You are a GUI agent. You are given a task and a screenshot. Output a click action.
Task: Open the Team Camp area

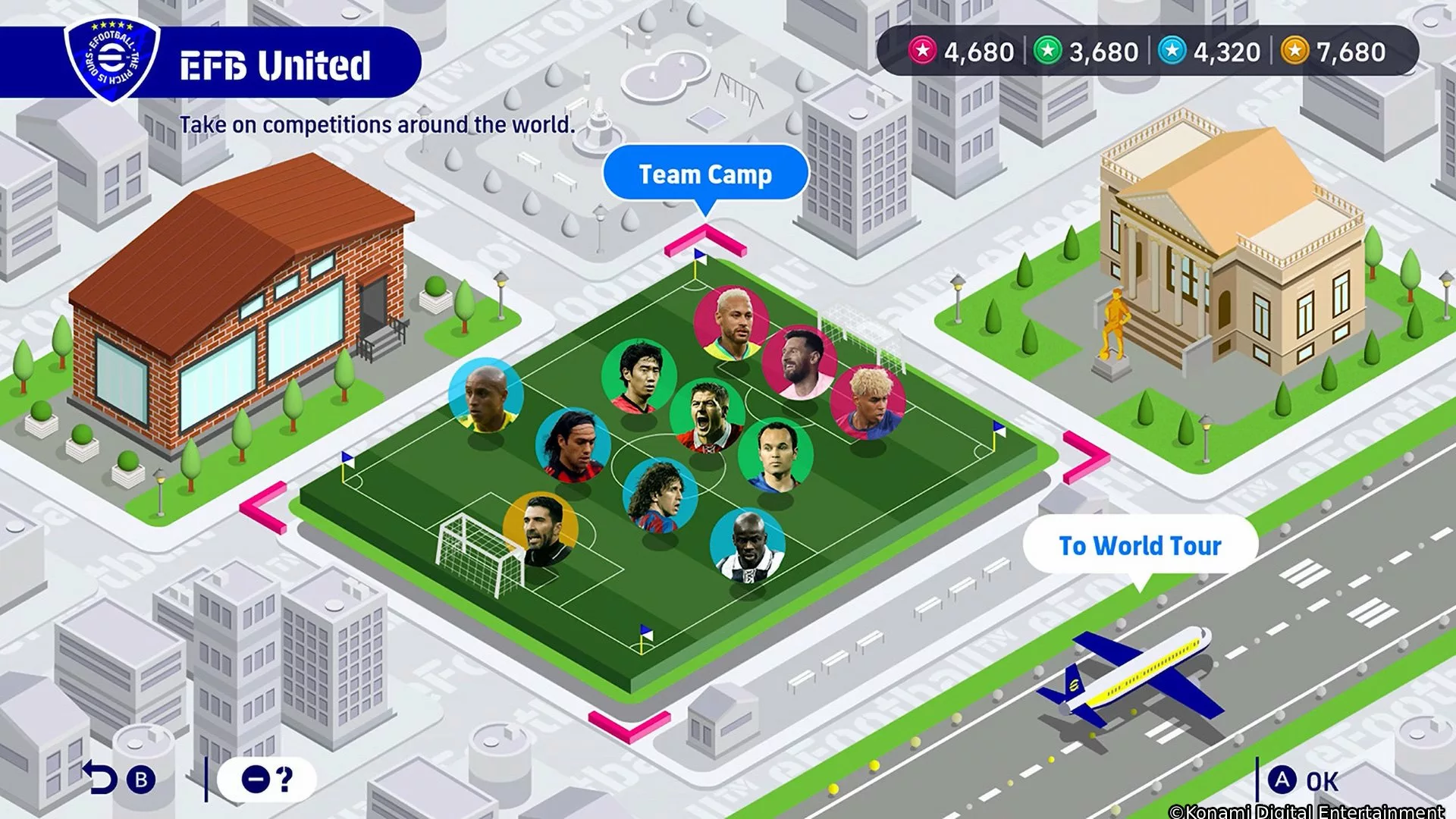tap(704, 174)
